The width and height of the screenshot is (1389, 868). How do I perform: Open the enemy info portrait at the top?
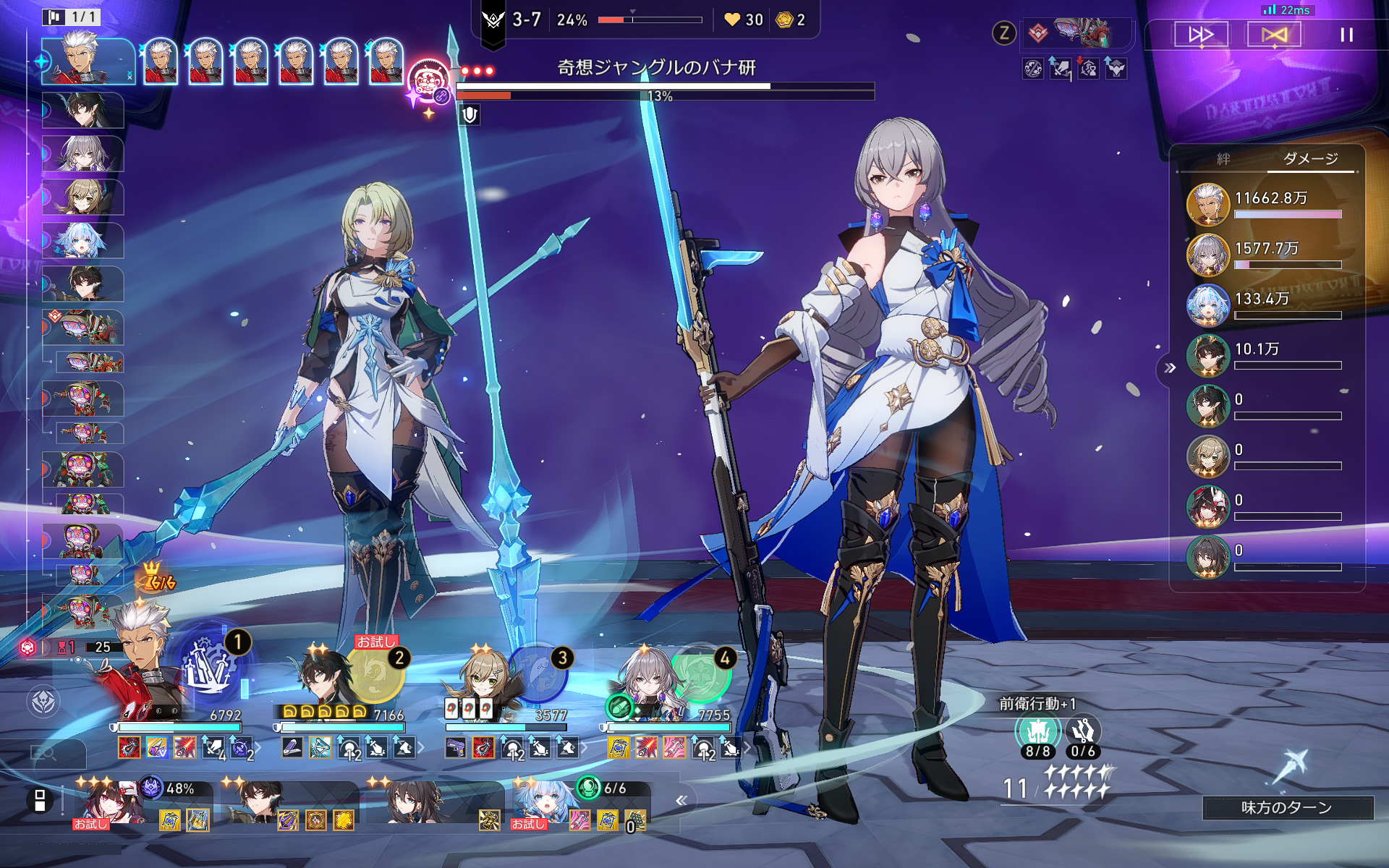pos(1082,33)
